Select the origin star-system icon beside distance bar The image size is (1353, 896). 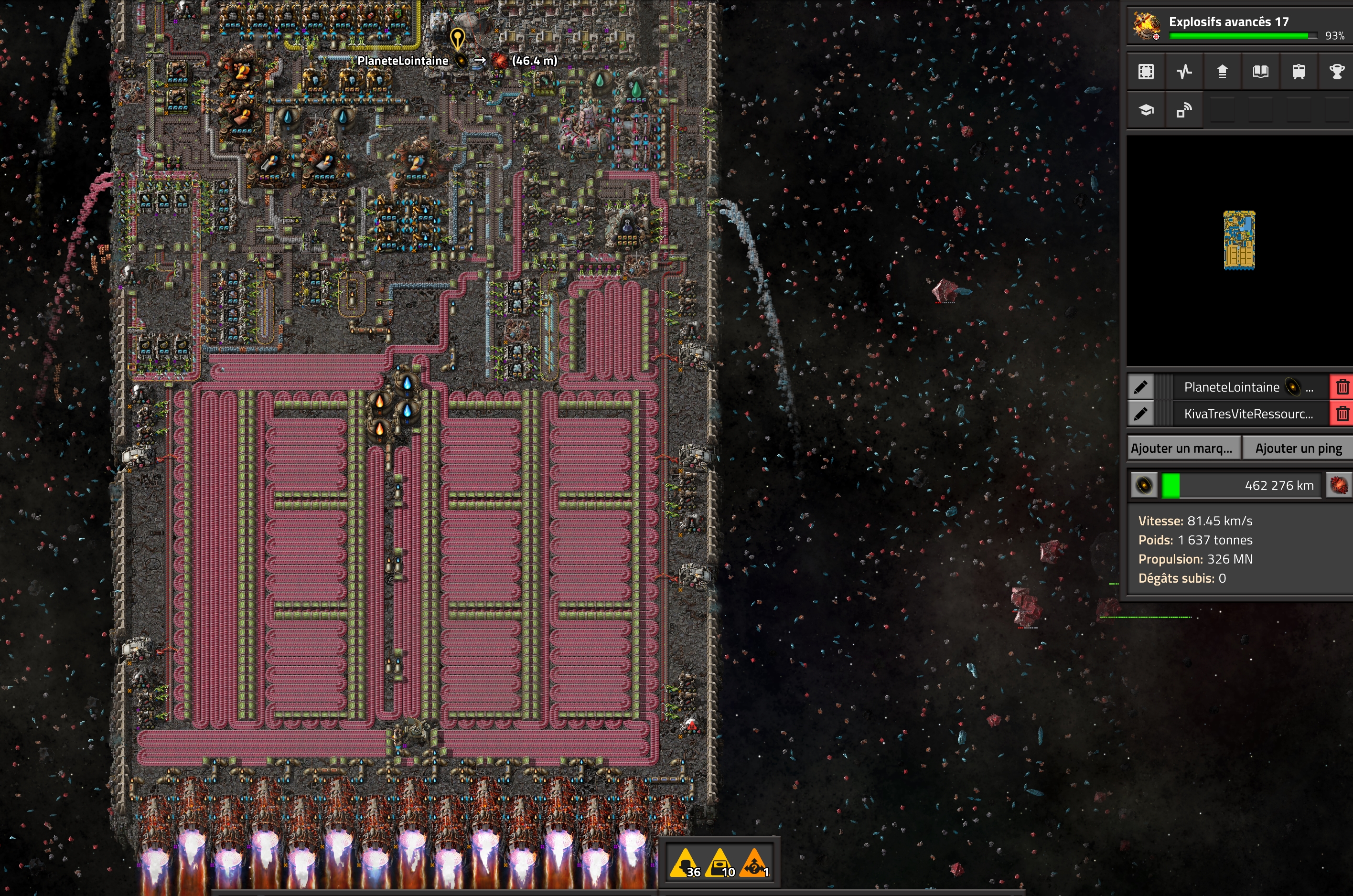pyautogui.click(x=1144, y=485)
